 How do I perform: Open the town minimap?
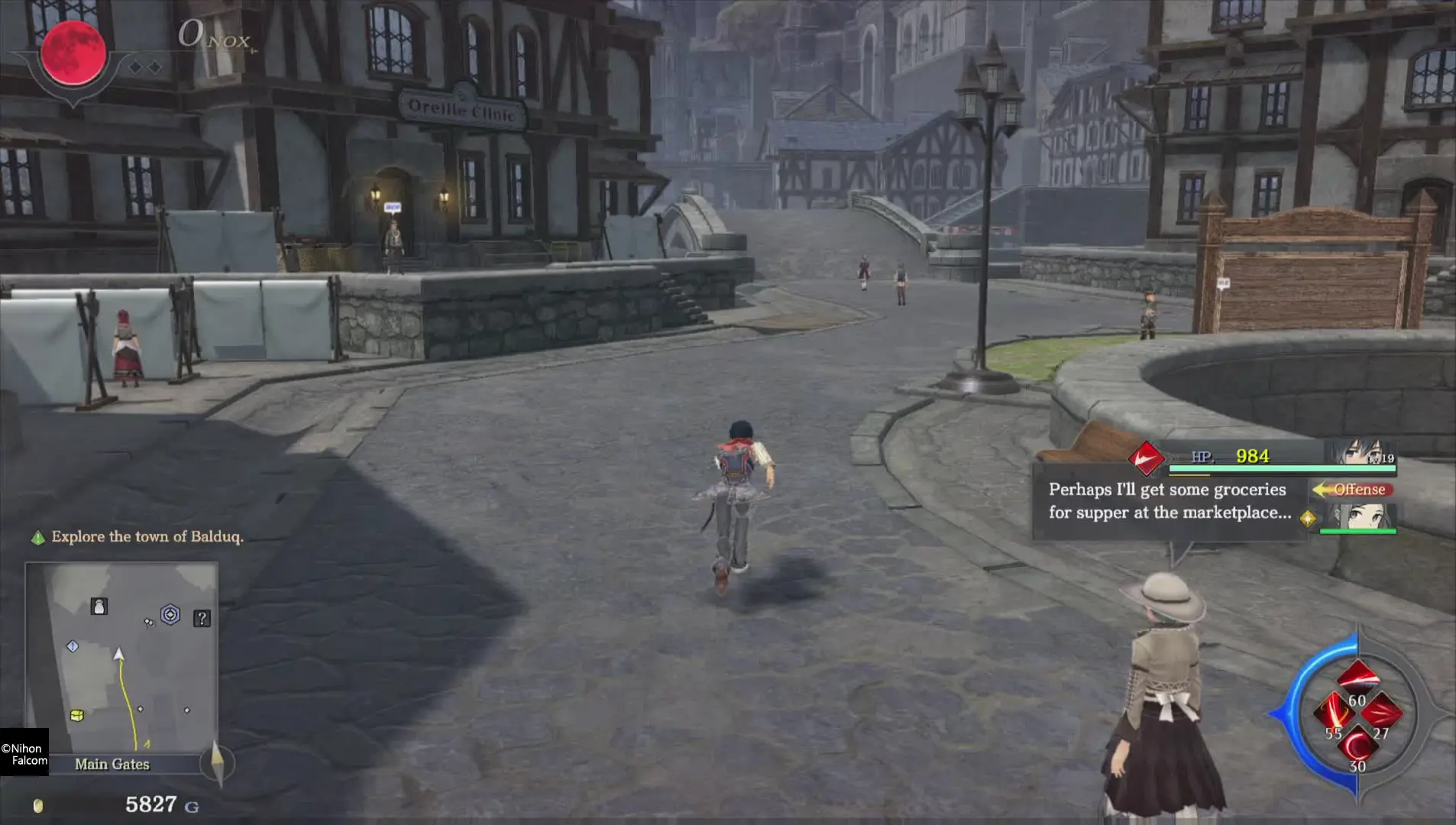[121, 657]
